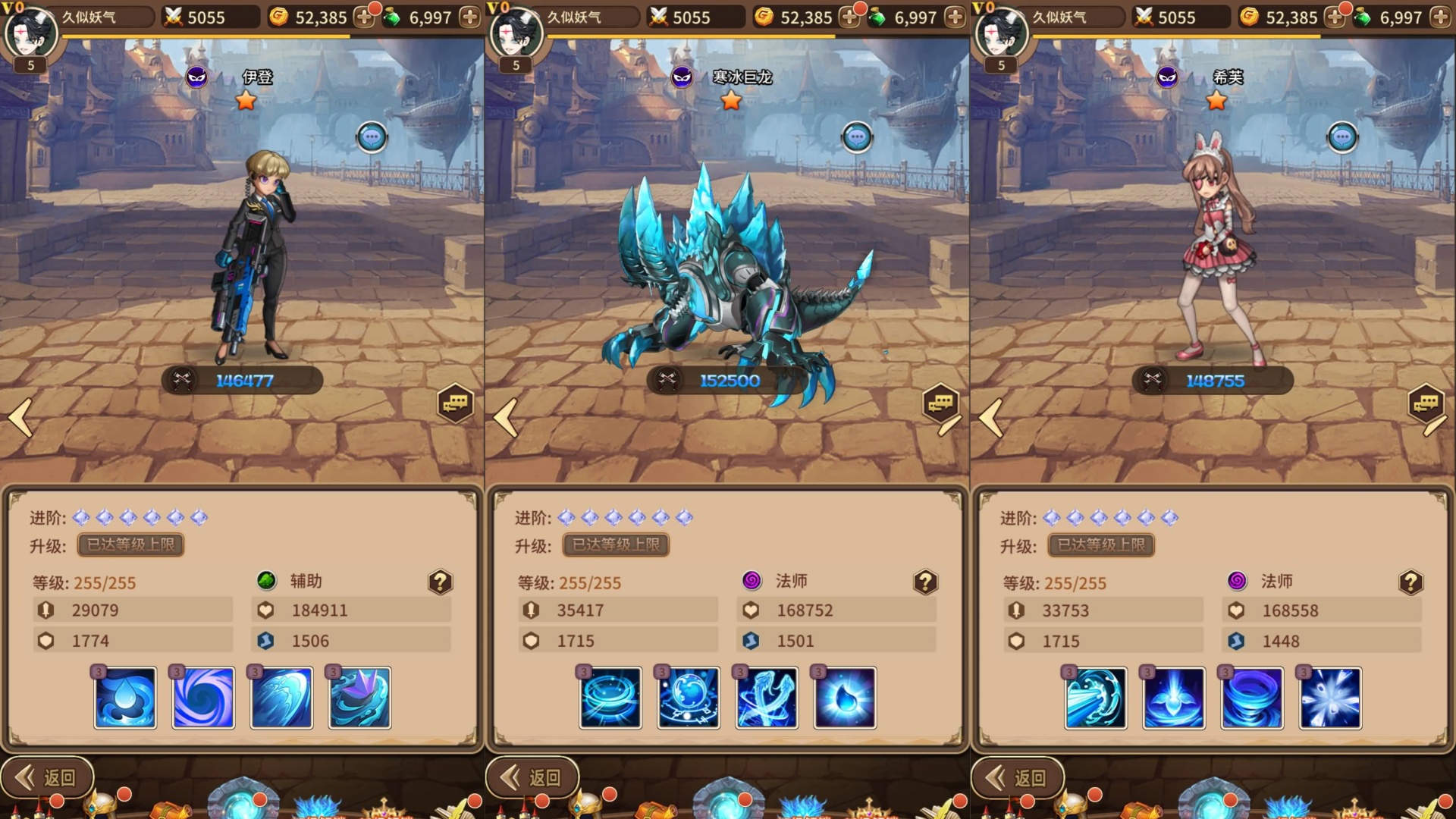Click 已达等级上限 button in 伊登's panel
Image resolution: width=1456 pixels, height=819 pixels.
click(130, 544)
